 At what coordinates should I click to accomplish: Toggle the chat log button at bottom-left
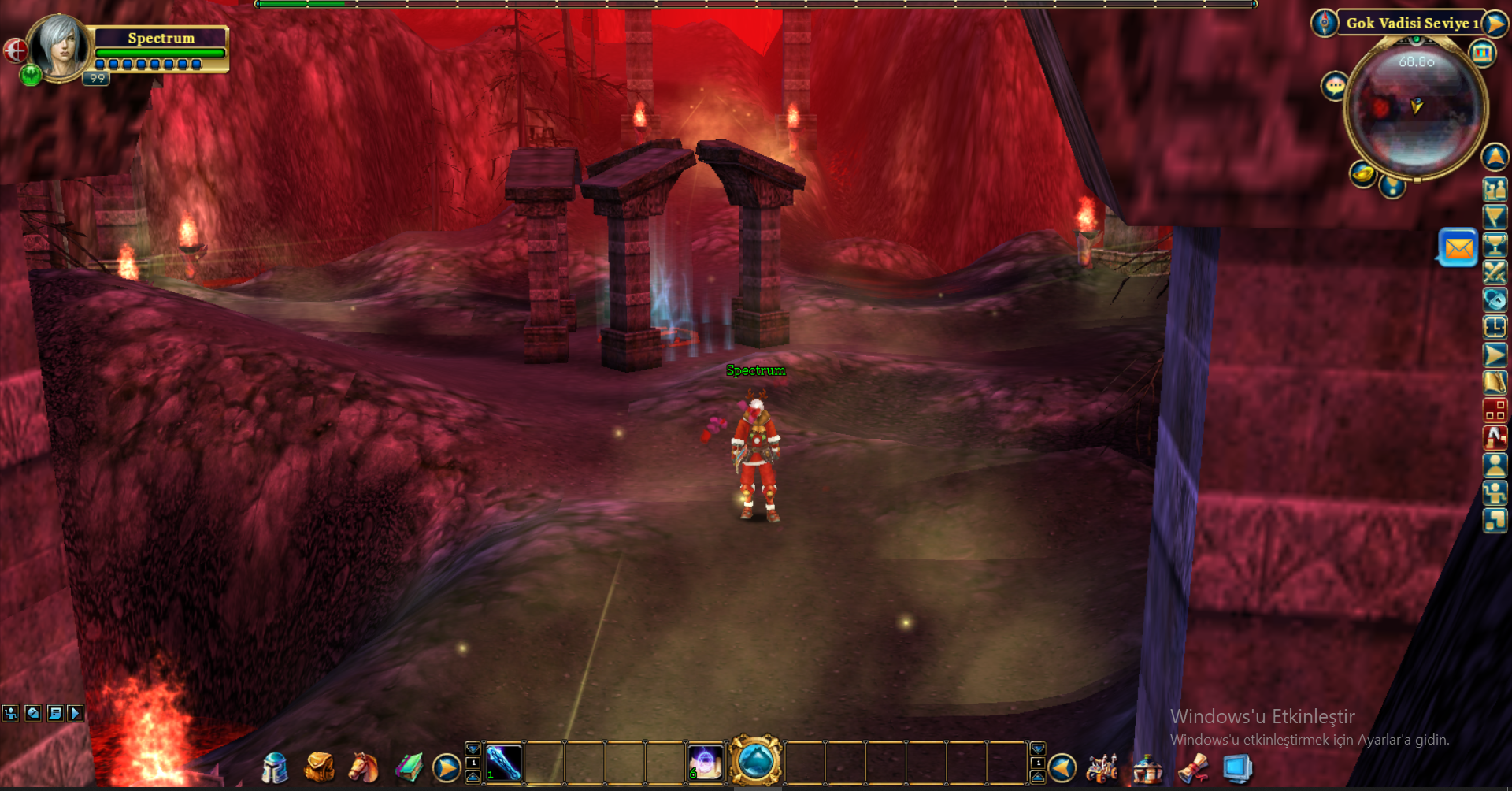[x=54, y=712]
